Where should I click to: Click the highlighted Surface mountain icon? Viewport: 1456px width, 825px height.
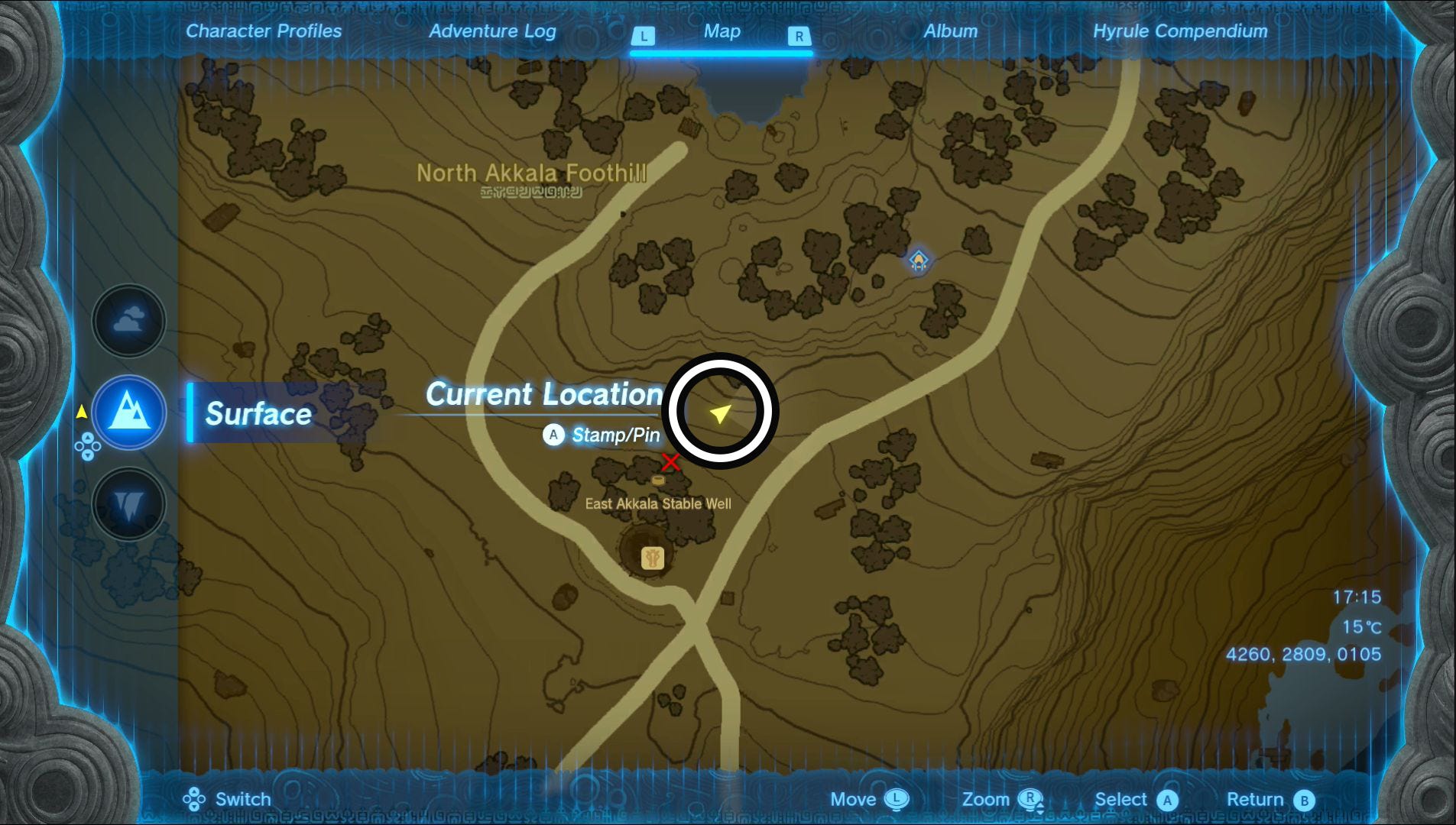[x=128, y=412]
